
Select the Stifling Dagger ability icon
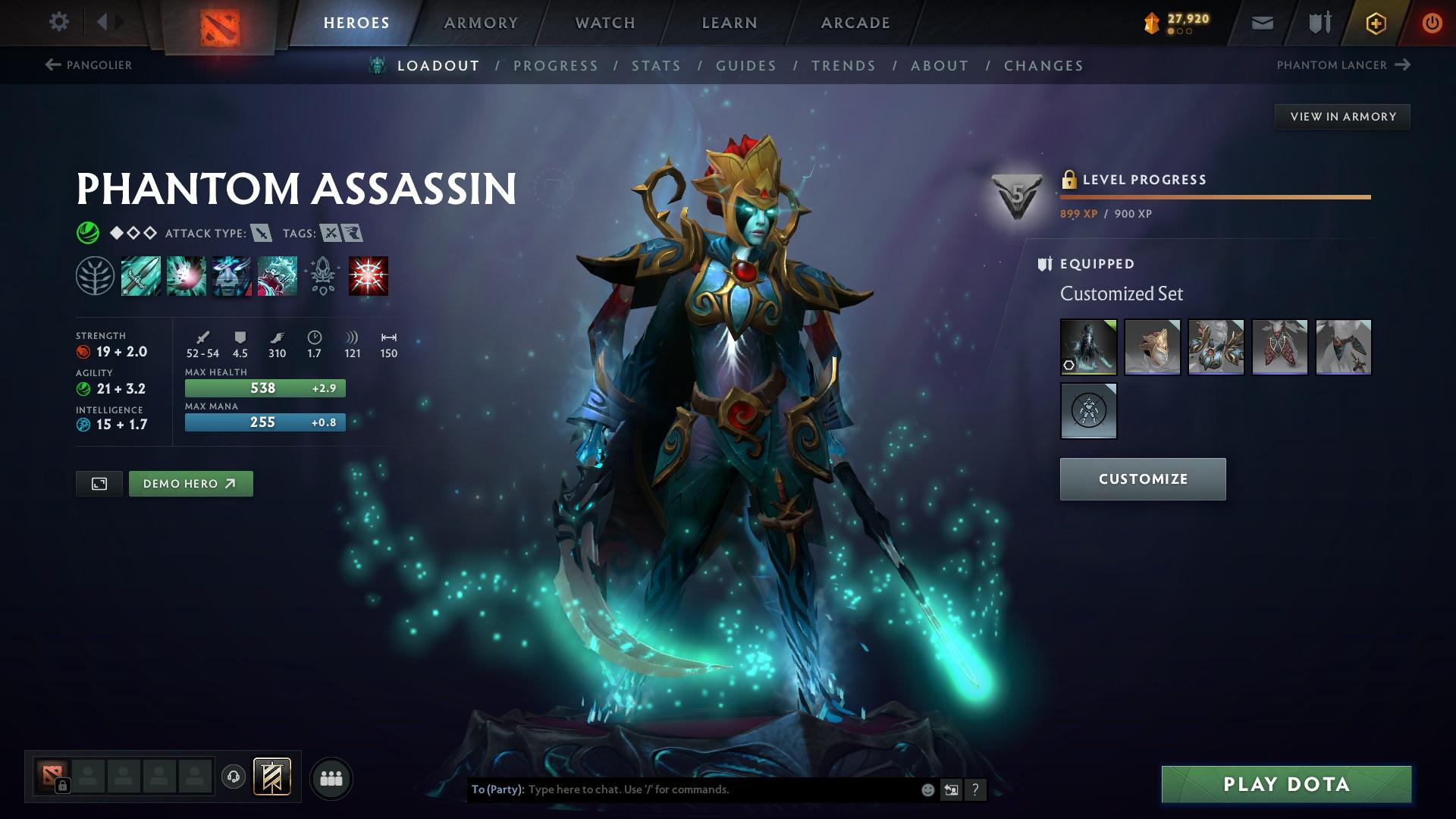pyautogui.click(x=140, y=275)
